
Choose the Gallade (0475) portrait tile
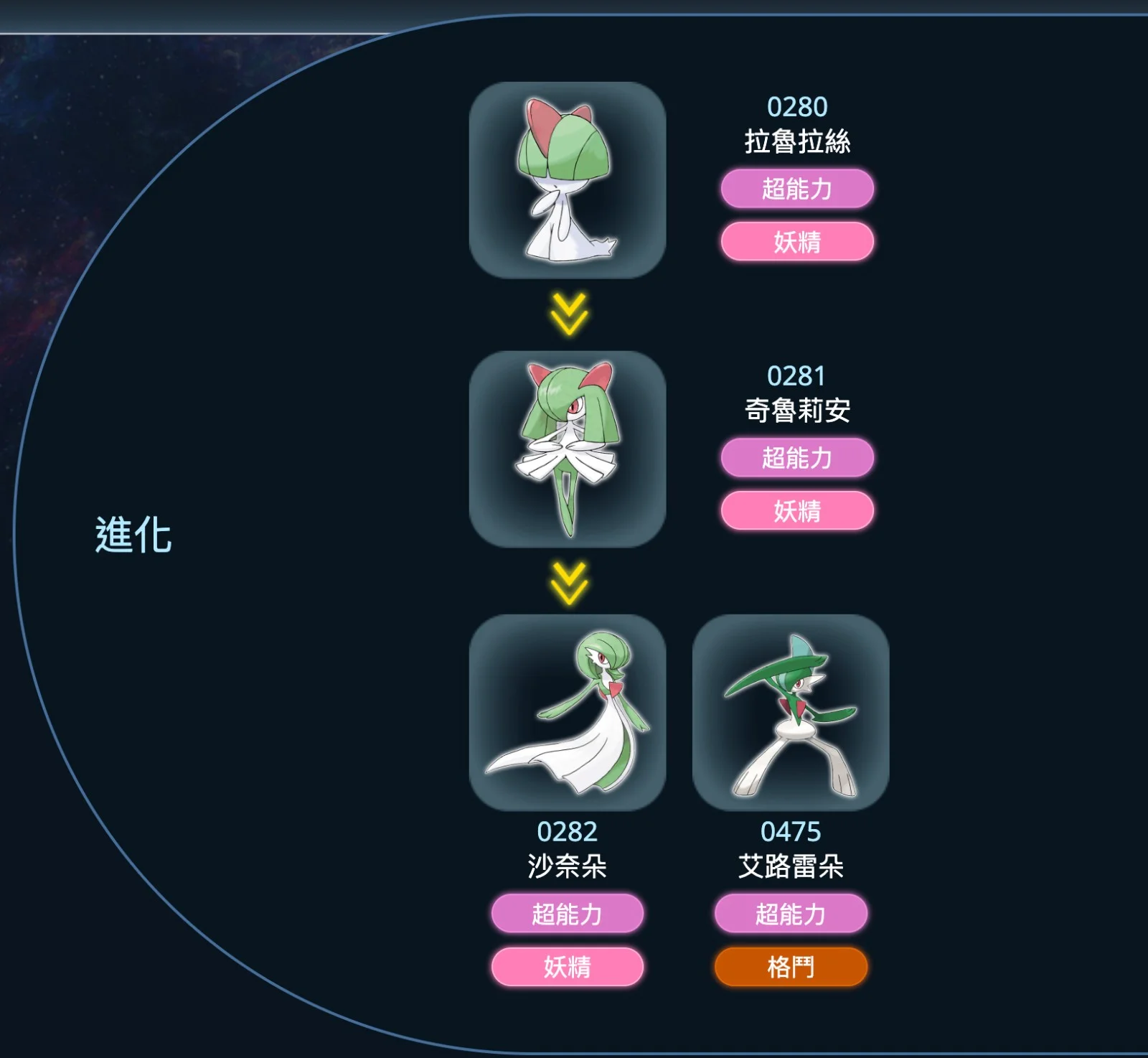[791, 712]
